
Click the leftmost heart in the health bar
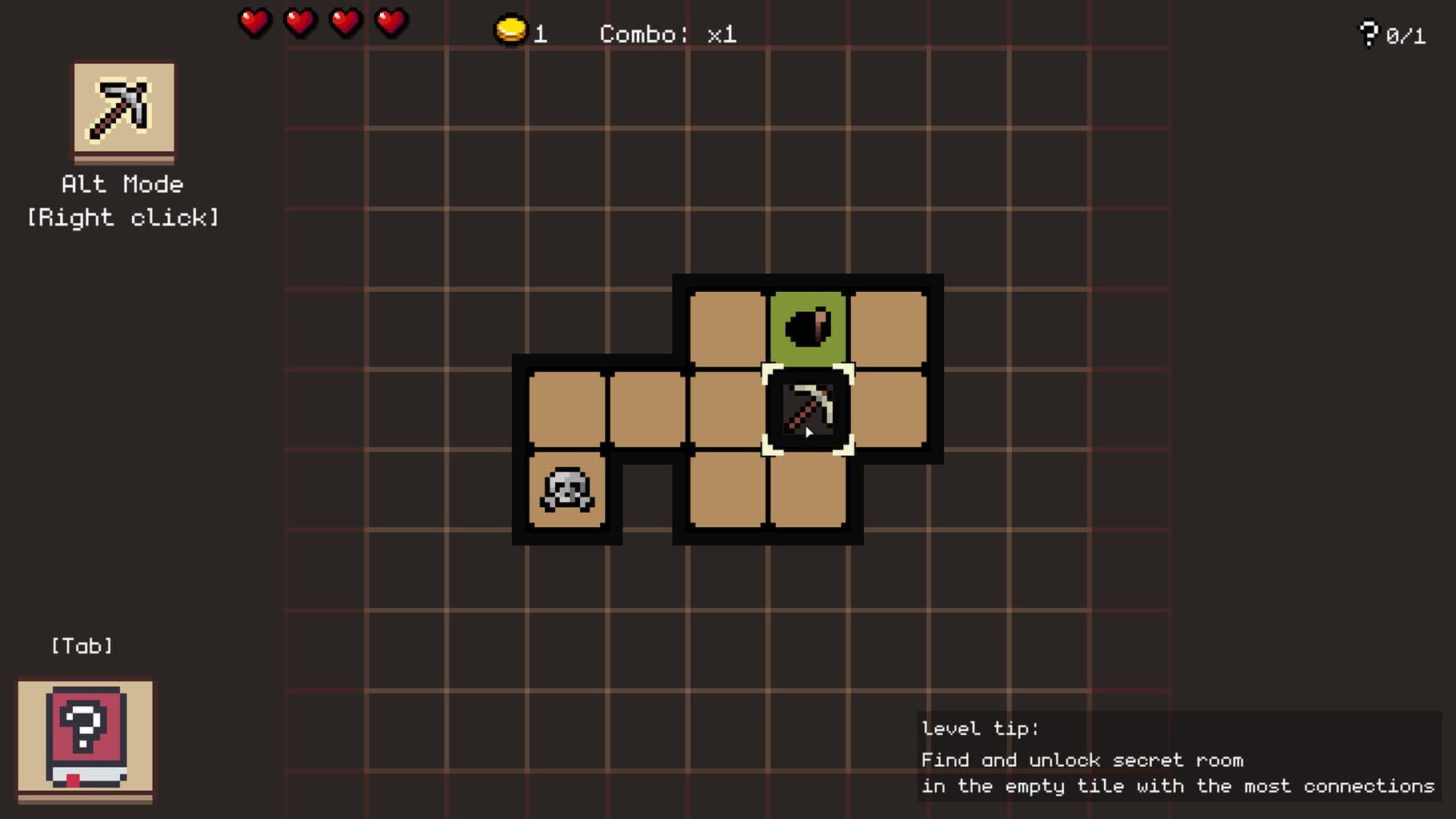pyautogui.click(x=253, y=23)
